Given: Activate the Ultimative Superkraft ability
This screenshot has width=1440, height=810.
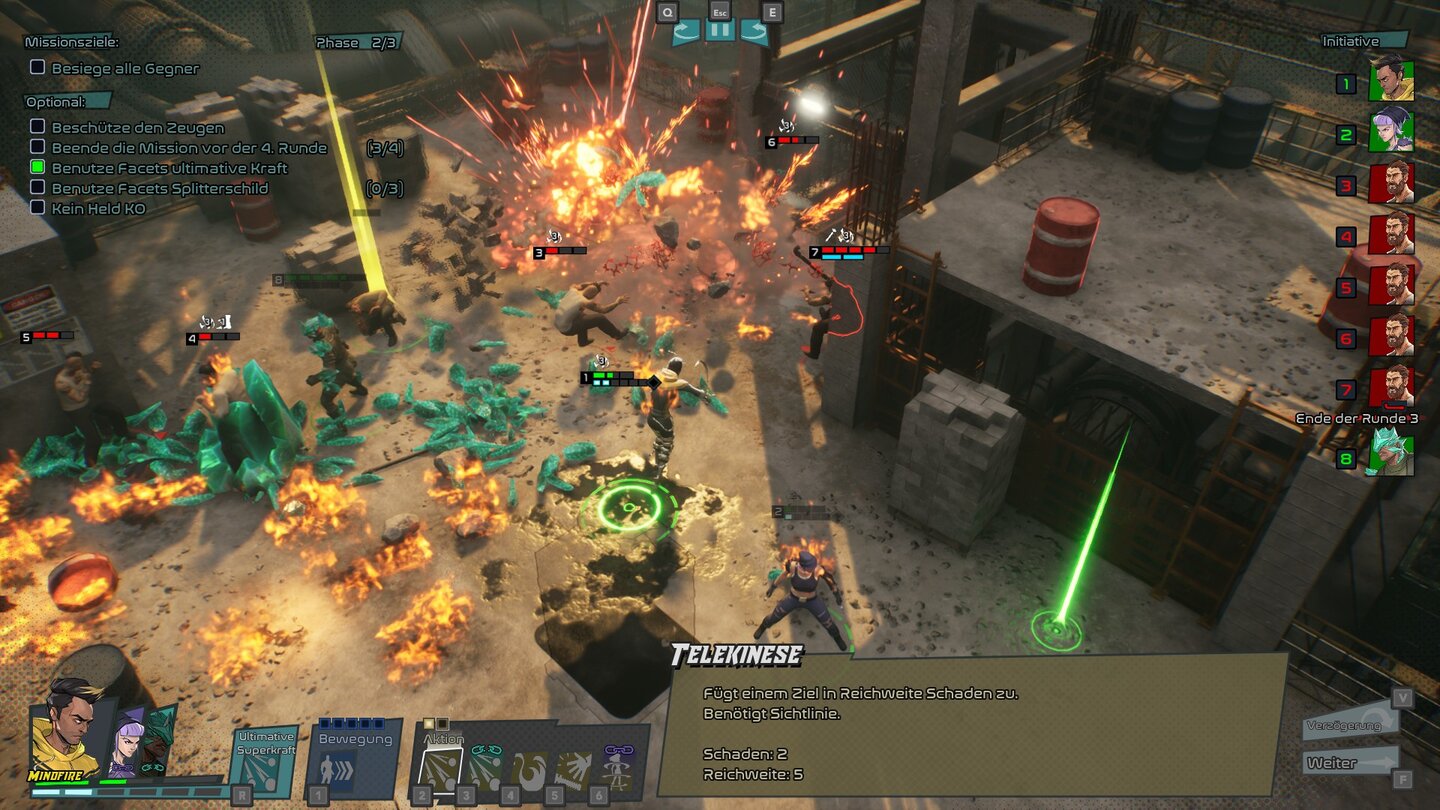Looking at the screenshot, I should pos(264,764).
